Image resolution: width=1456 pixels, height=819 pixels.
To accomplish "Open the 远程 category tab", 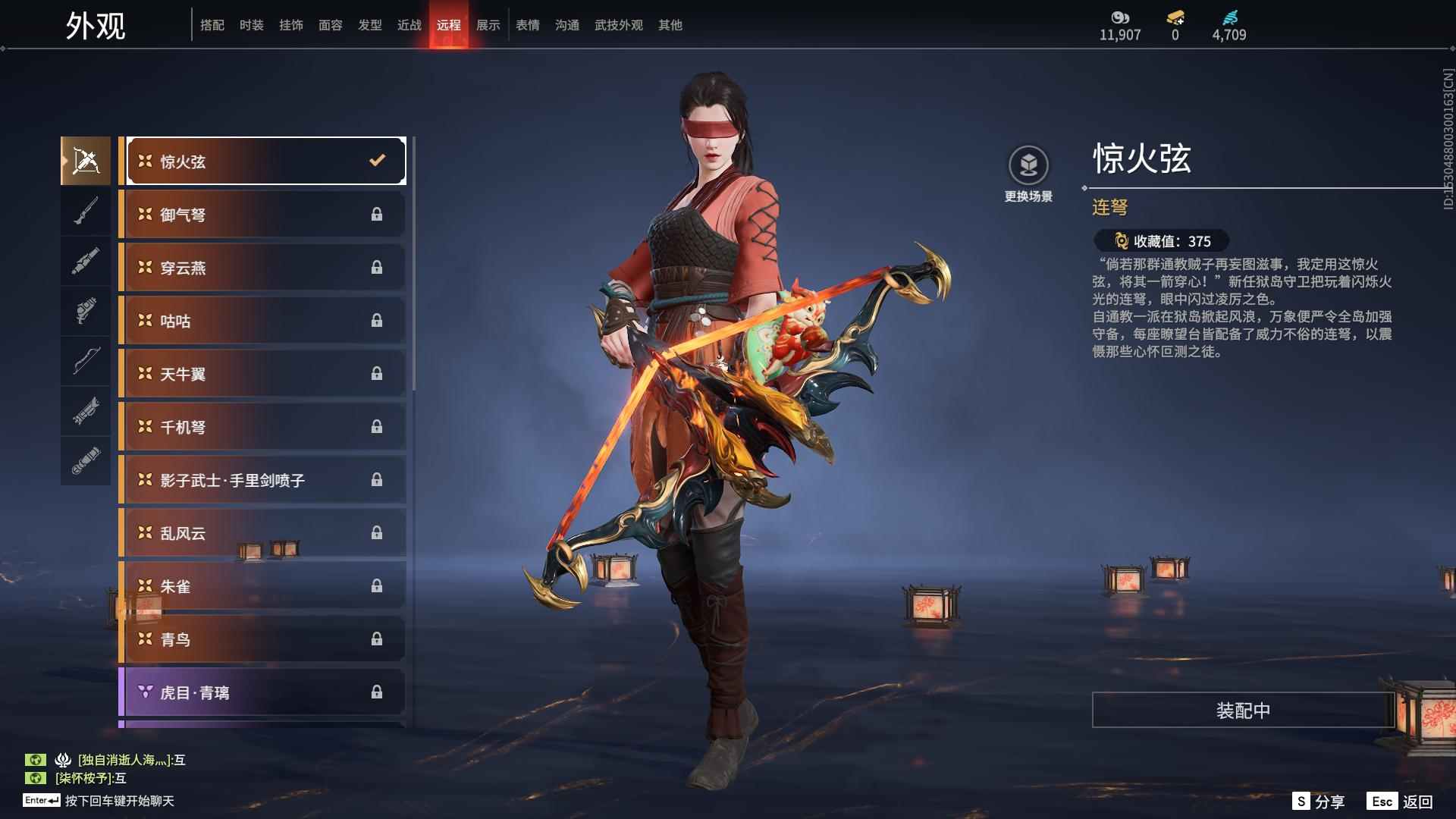I will coord(449,24).
